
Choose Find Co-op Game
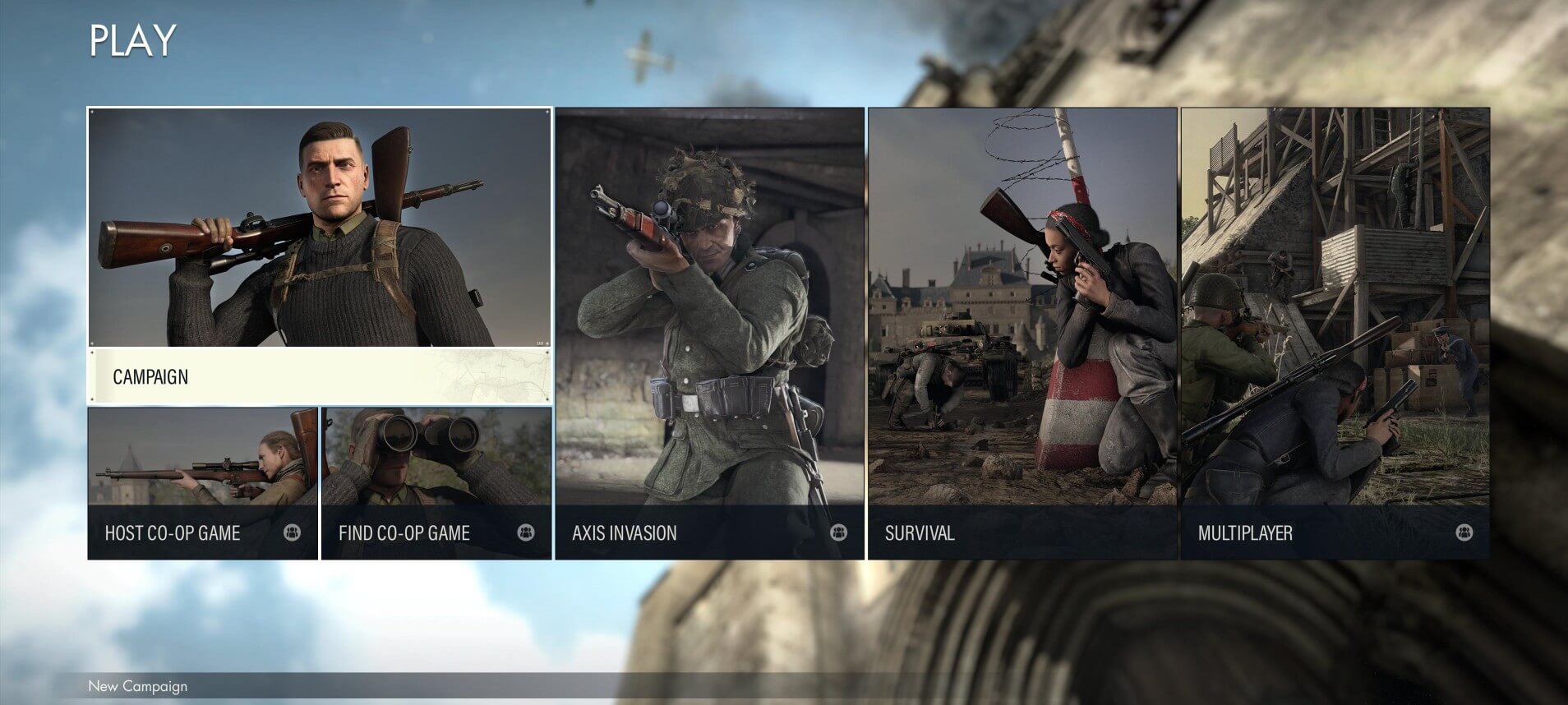436,483
